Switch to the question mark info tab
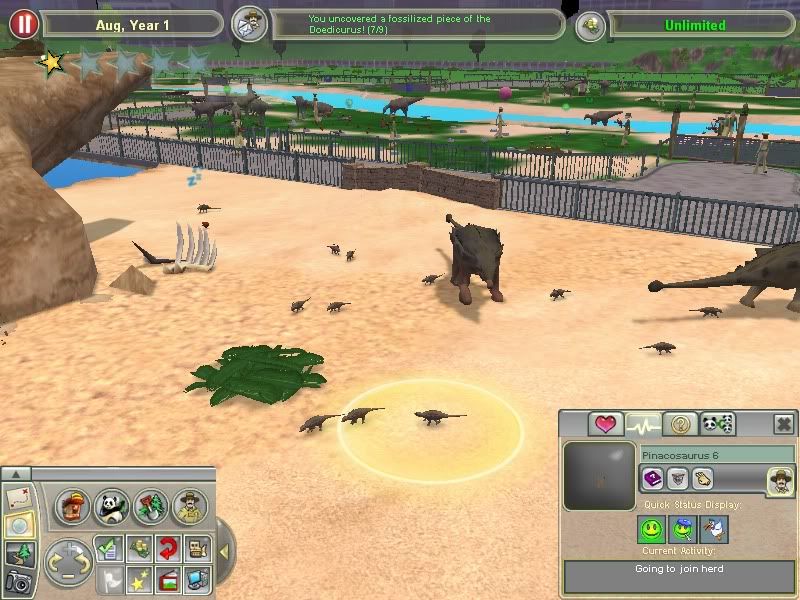Image resolution: width=800 pixels, height=600 pixels. click(x=680, y=424)
